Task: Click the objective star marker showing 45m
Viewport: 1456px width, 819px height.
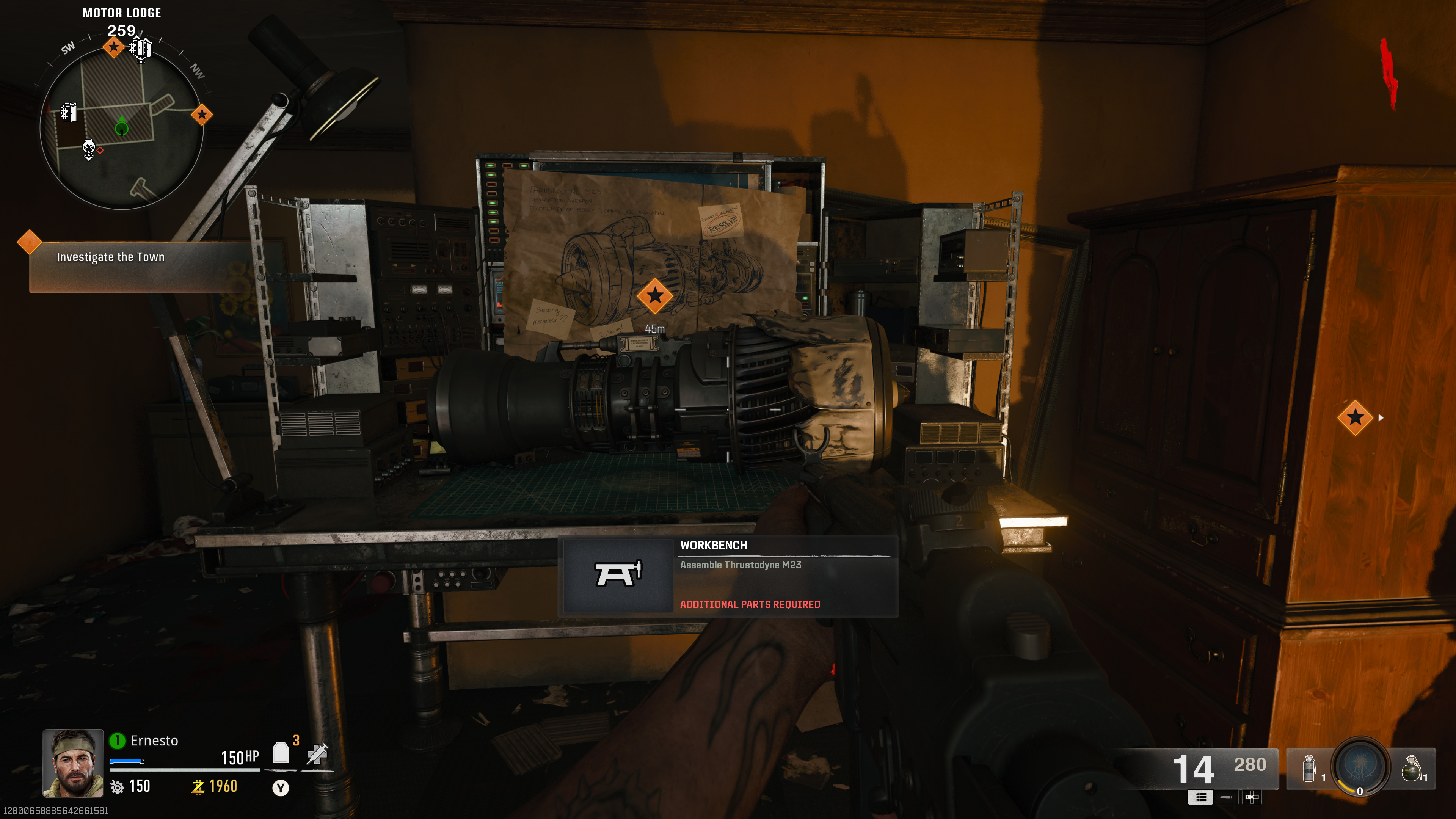Action: point(654,296)
